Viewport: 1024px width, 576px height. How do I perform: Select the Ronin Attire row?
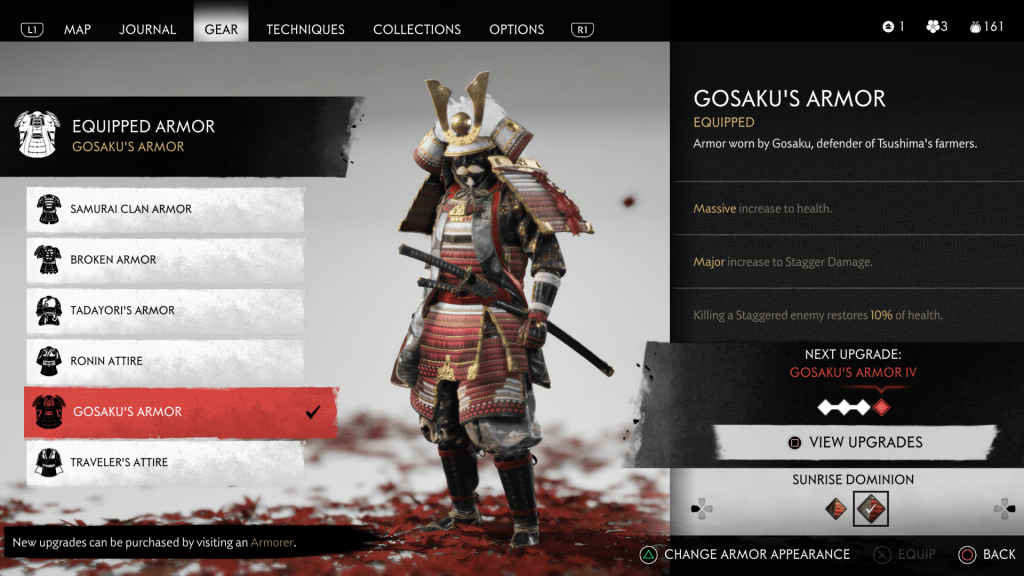tap(165, 361)
